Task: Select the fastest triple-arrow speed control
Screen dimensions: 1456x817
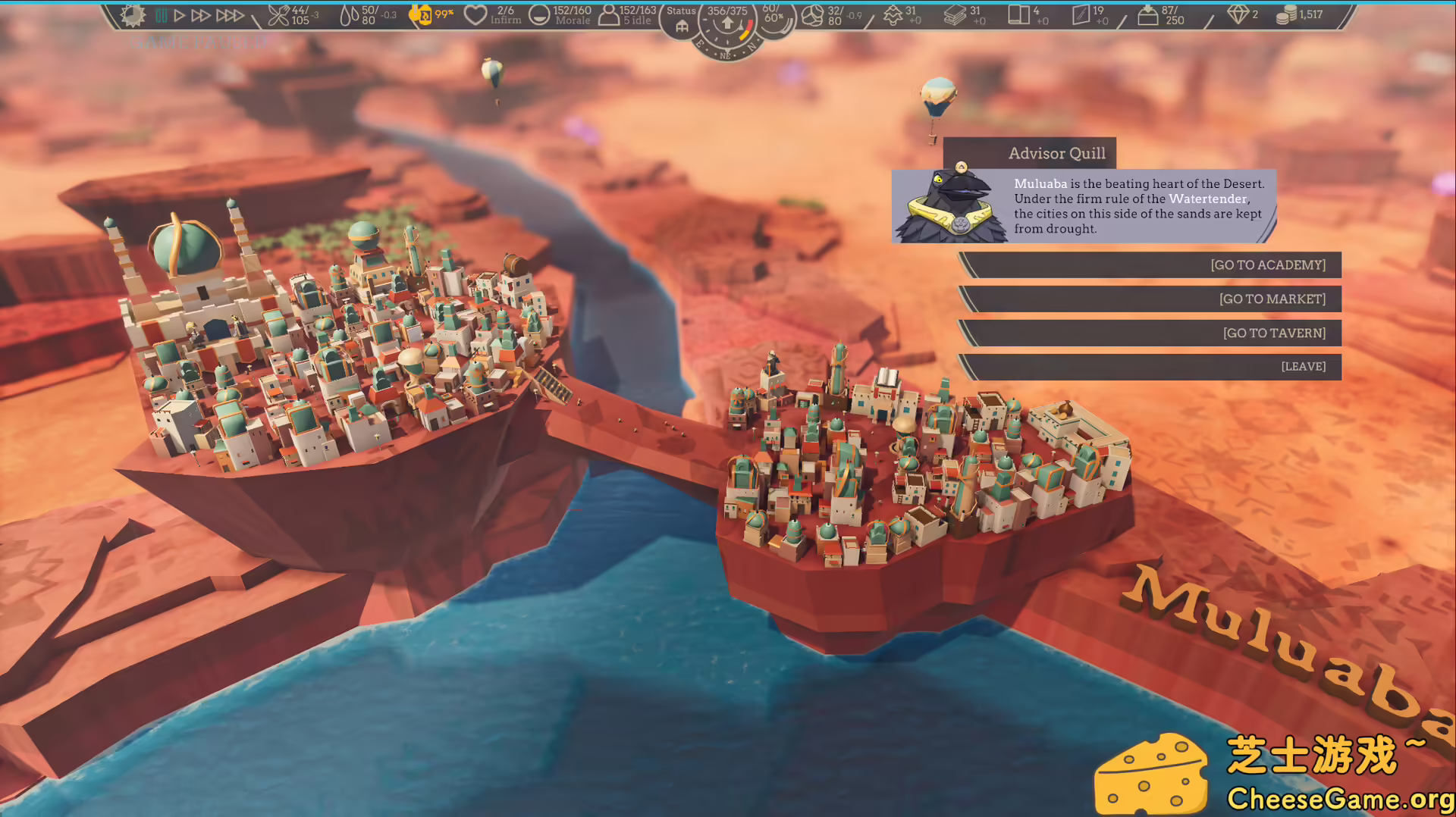Action: click(230, 14)
